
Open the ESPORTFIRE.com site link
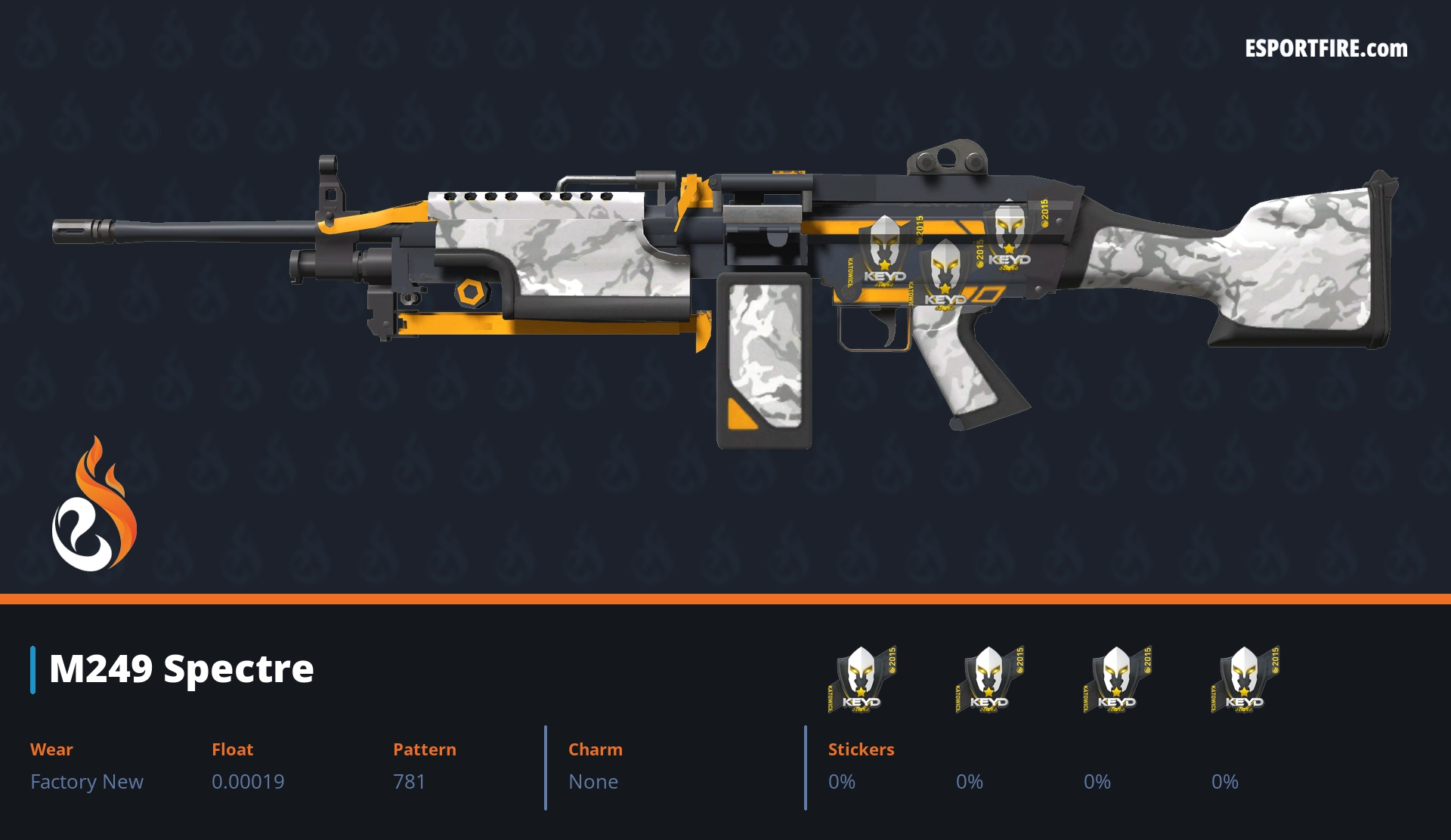(1326, 49)
